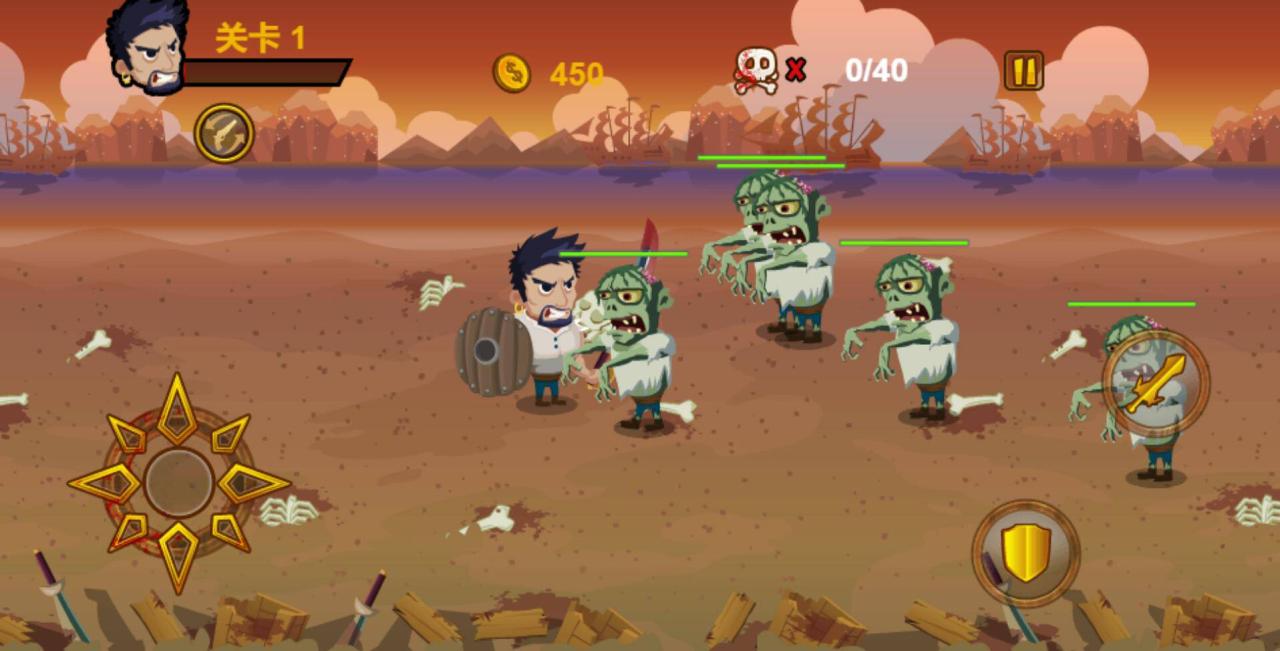The height and width of the screenshot is (651, 1280).
Task: Switch to the pistol weapon icon
Action: point(224,133)
